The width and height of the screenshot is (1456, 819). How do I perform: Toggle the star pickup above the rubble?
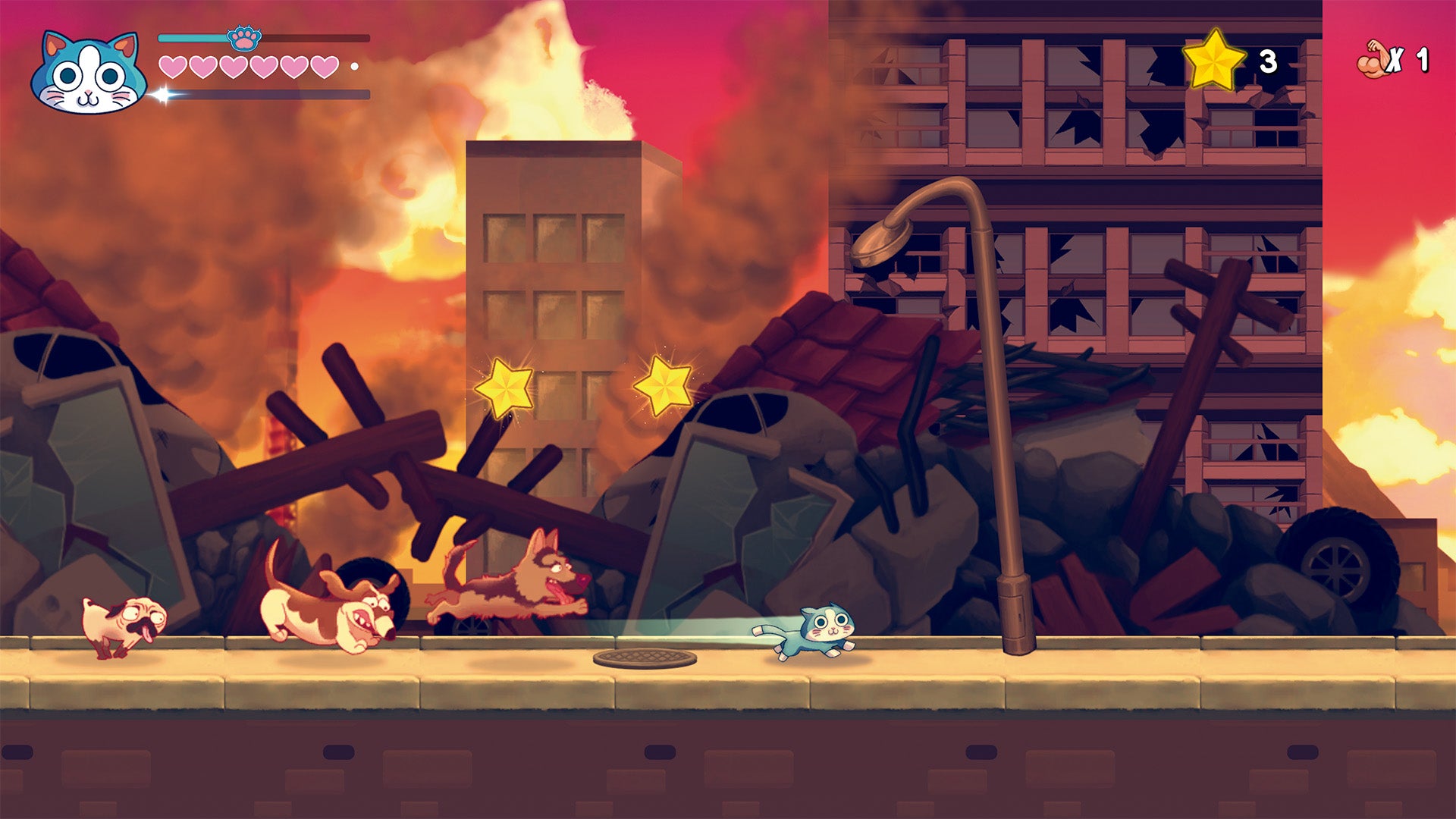tap(504, 388)
